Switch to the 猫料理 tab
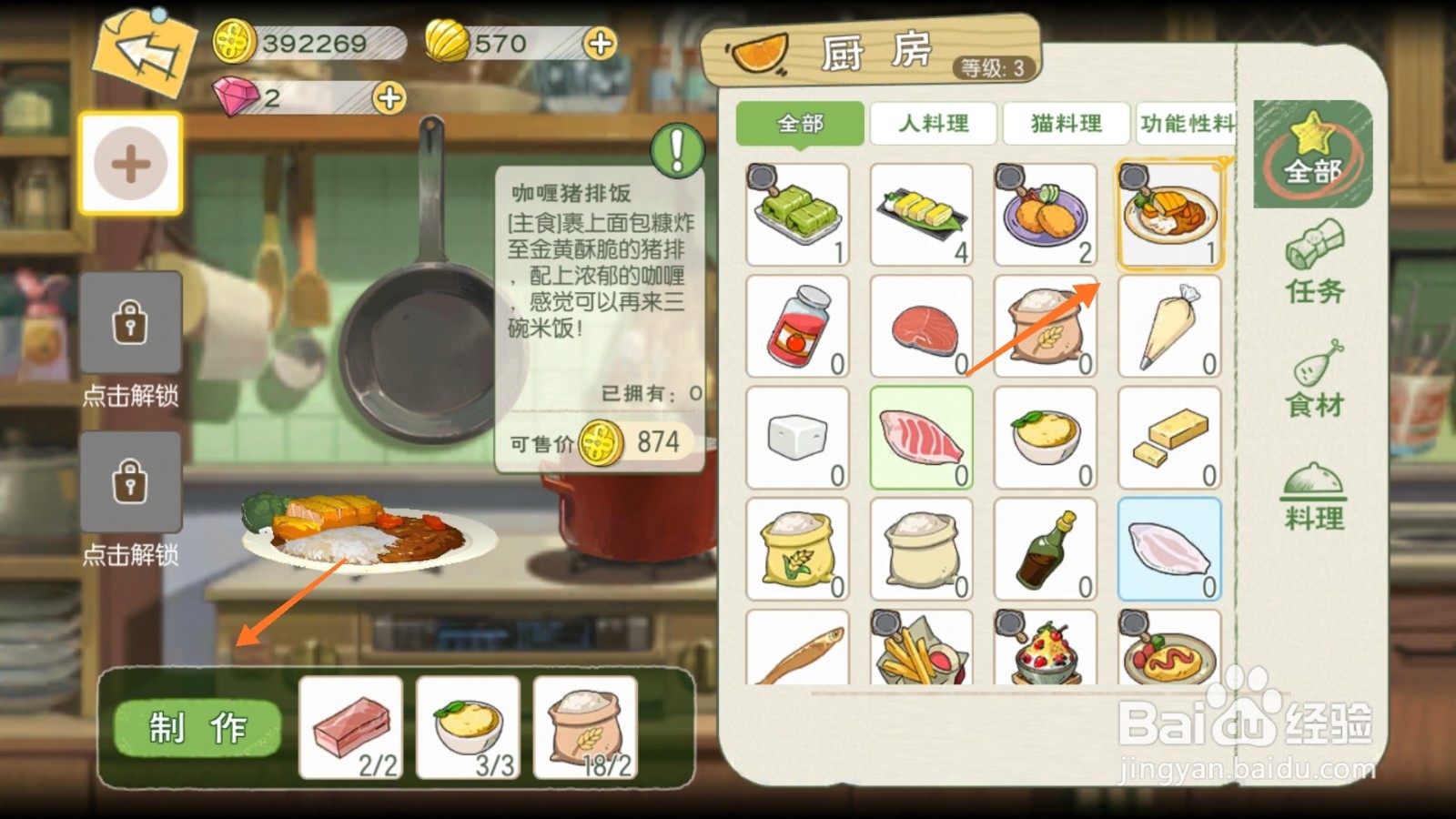 tap(1065, 124)
